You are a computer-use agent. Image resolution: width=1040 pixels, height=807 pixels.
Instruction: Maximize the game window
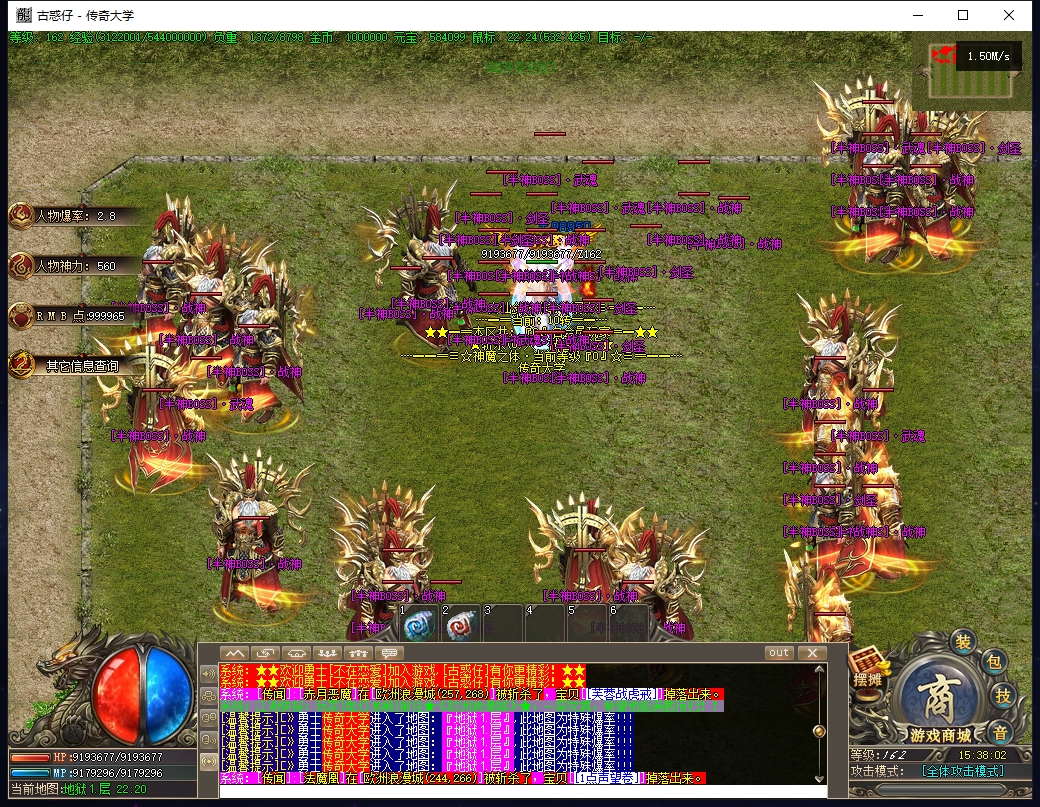pos(963,15)
